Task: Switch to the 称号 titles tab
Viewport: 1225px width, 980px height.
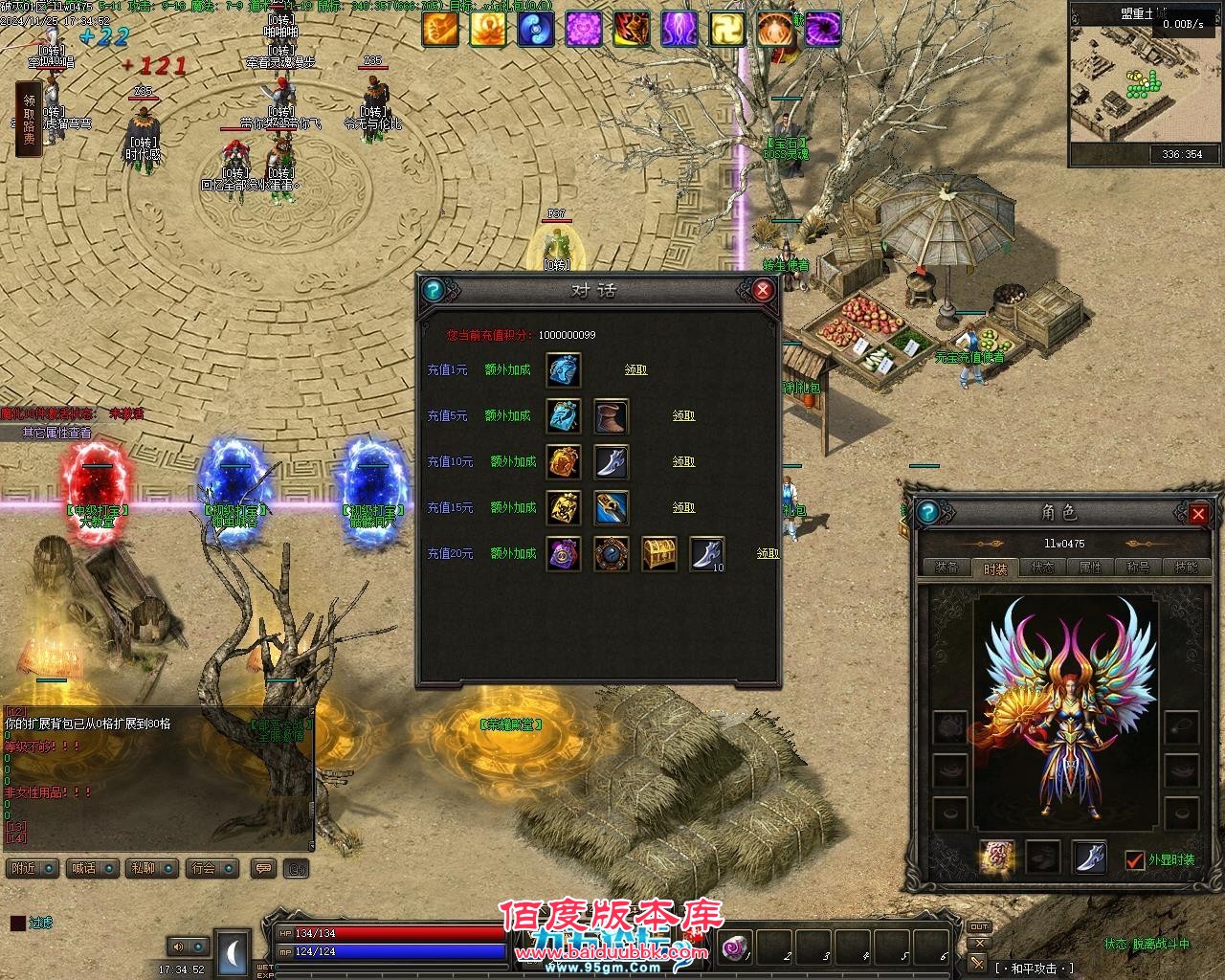Action: click(1138, 568)
